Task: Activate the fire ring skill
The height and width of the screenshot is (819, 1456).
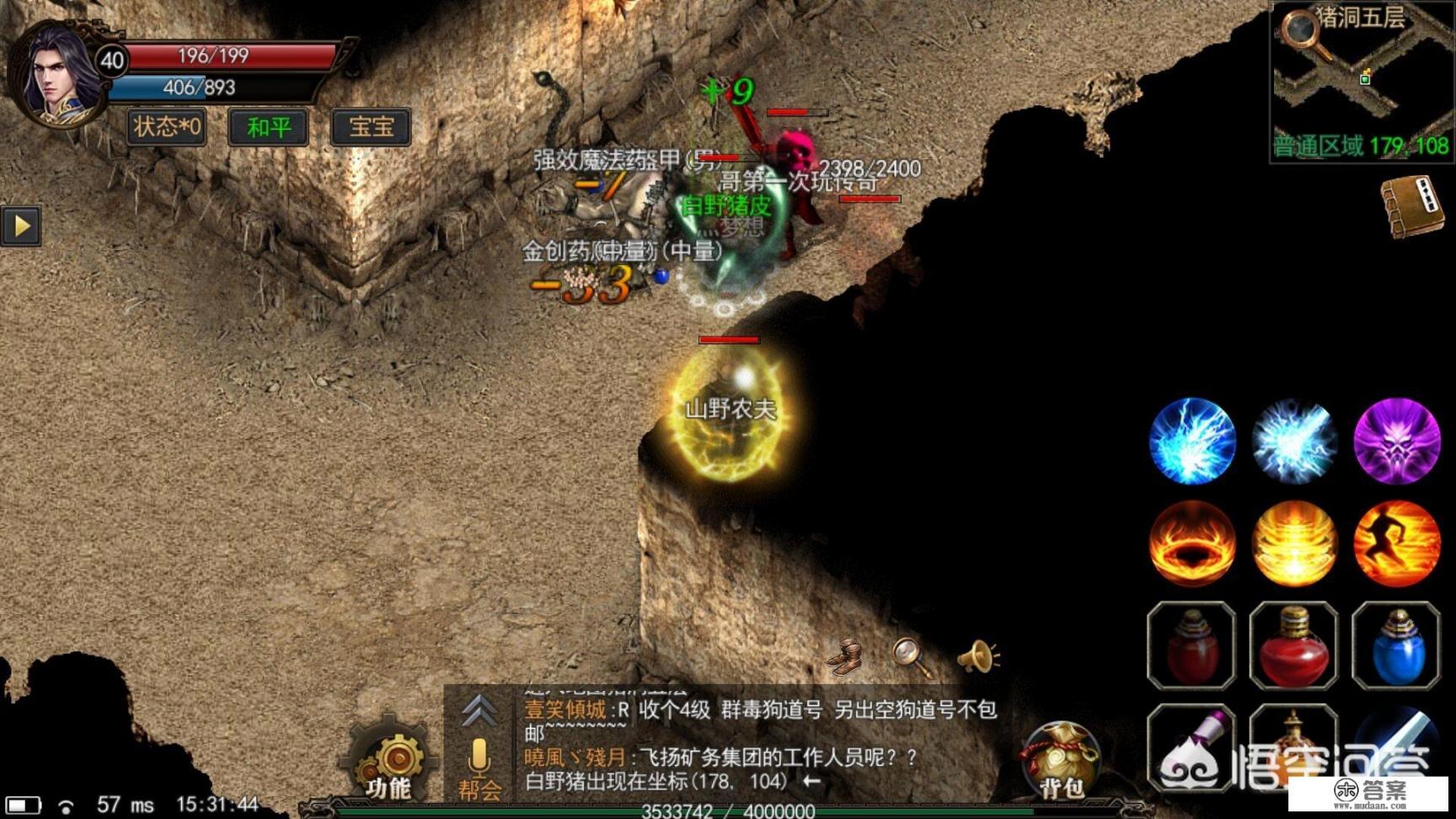Action: tap(1192, 542)
